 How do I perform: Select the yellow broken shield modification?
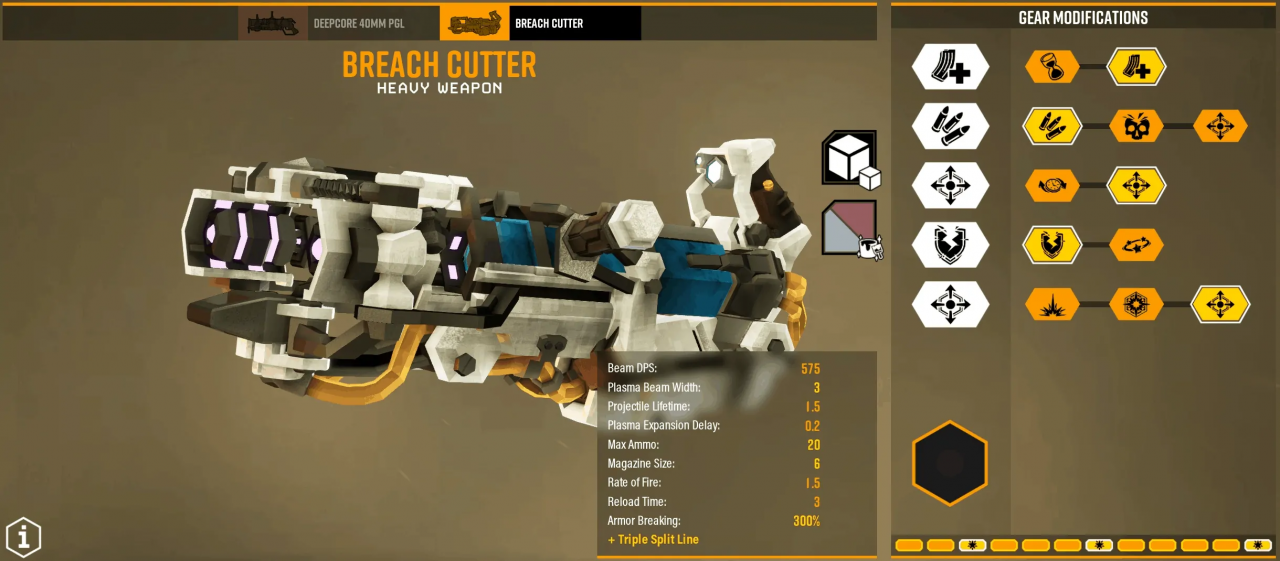click(x=1052, y=244)
